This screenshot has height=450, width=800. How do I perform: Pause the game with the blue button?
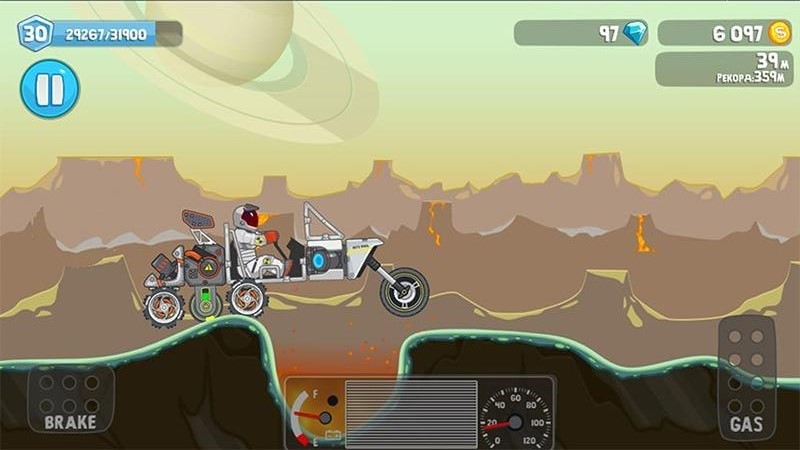[x=49, y=89]
